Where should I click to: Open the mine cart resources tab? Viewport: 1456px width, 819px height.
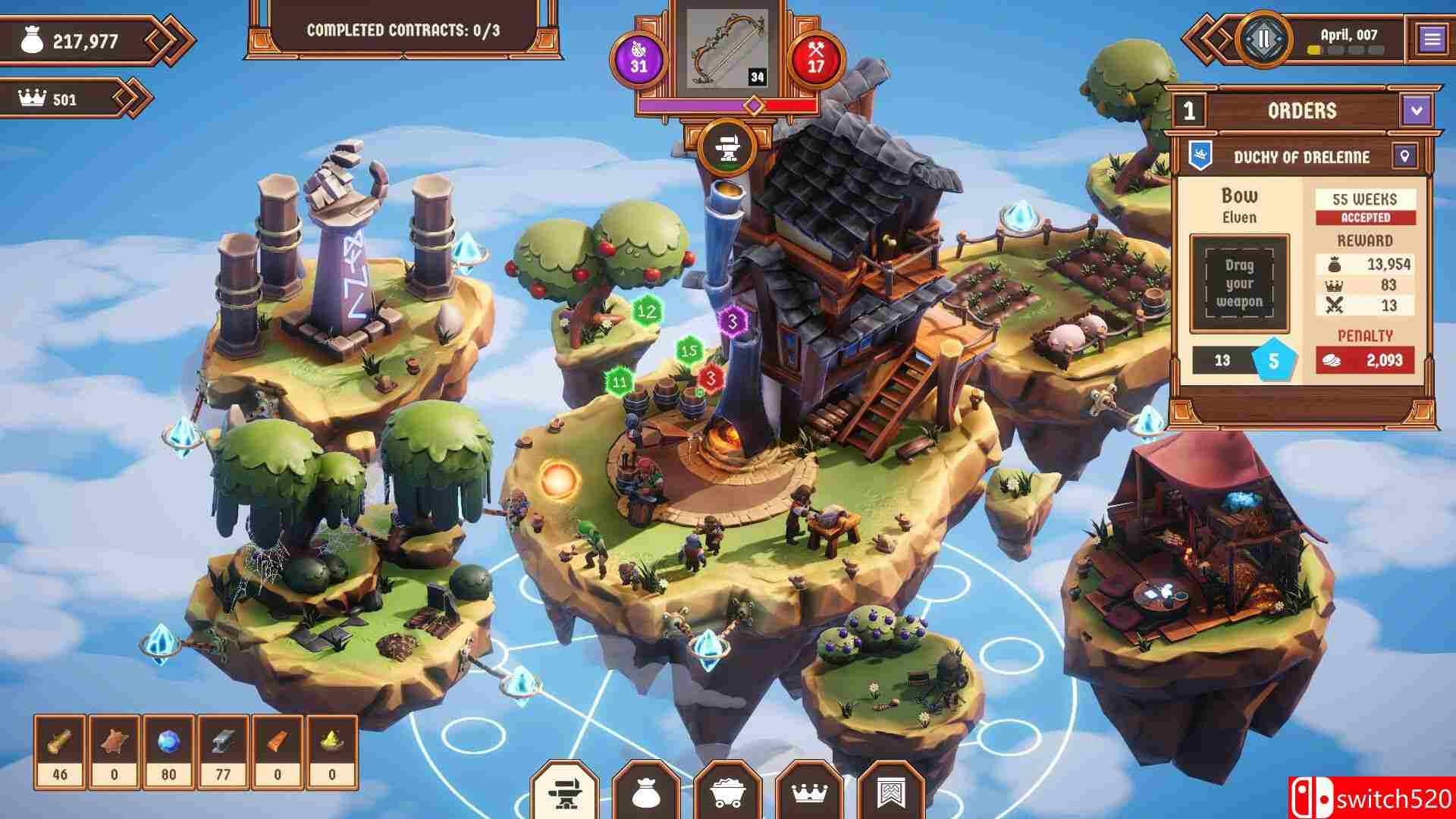pyautogui.click(x=728, y=793)
